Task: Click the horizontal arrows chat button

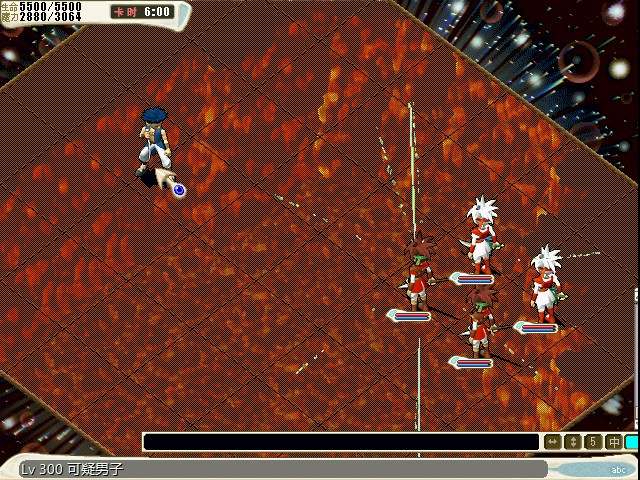Action: pyautogui.click(x=553, y=441)
